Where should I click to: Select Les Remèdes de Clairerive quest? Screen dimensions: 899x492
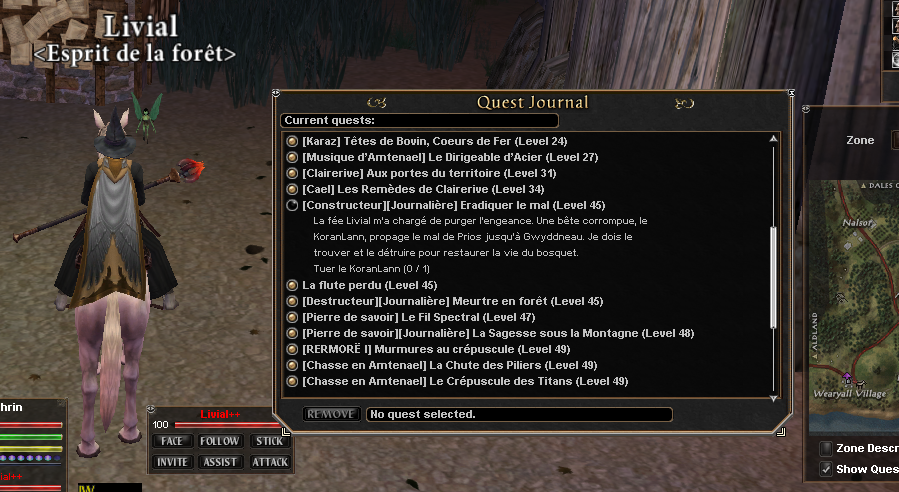click(422, 189)
